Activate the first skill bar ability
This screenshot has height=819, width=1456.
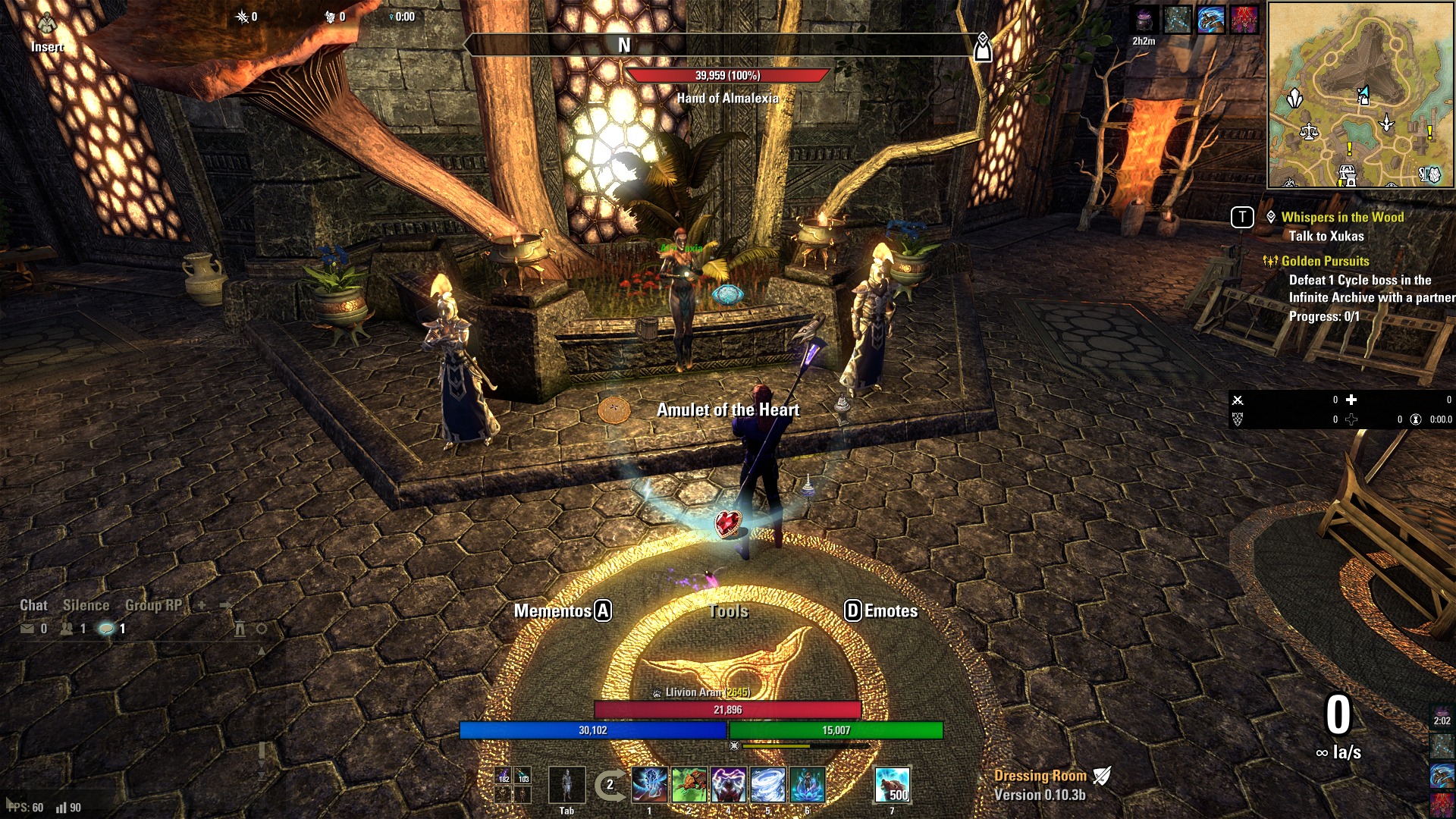[650, 784]
